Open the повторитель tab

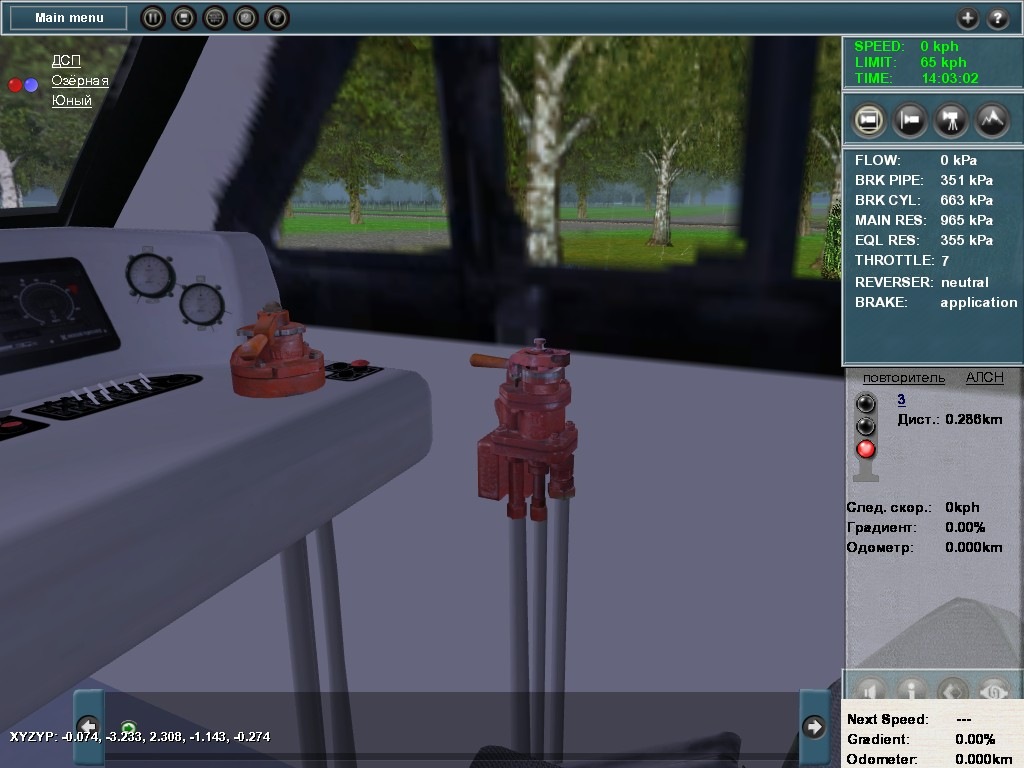[903, 378]
